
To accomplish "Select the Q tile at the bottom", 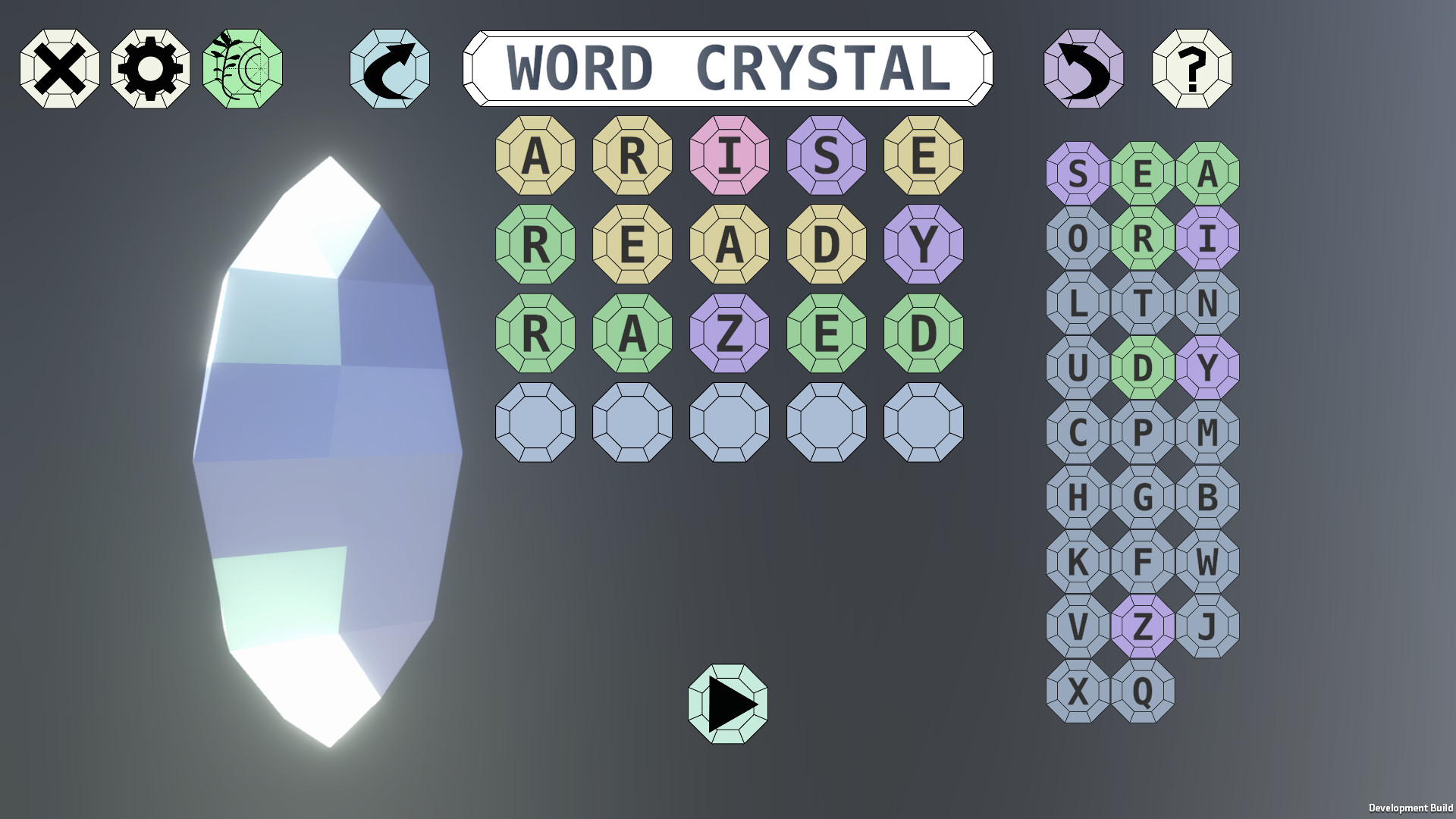I will 1144,690.
